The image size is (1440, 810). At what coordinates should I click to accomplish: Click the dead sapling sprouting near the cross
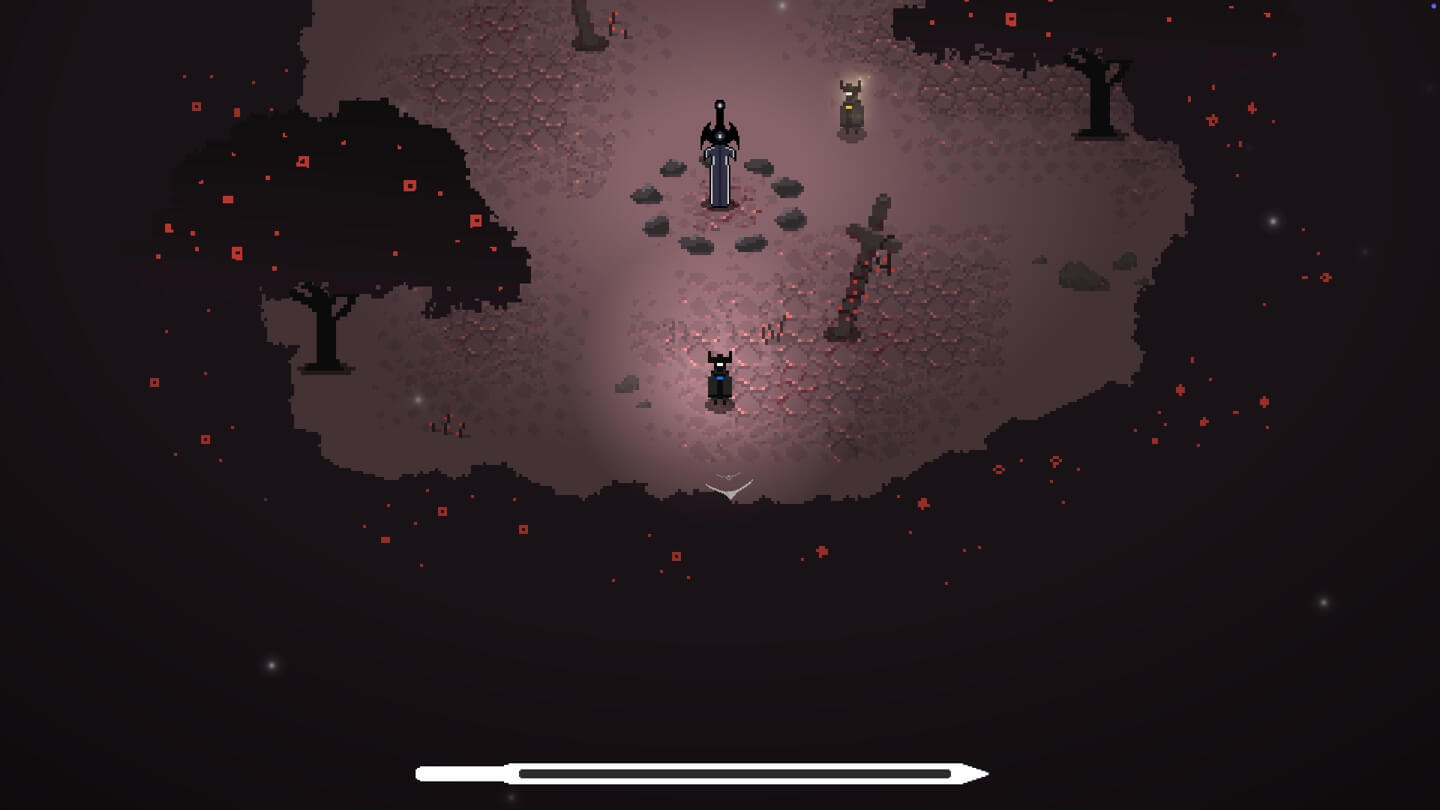click(x=772, y=328)
